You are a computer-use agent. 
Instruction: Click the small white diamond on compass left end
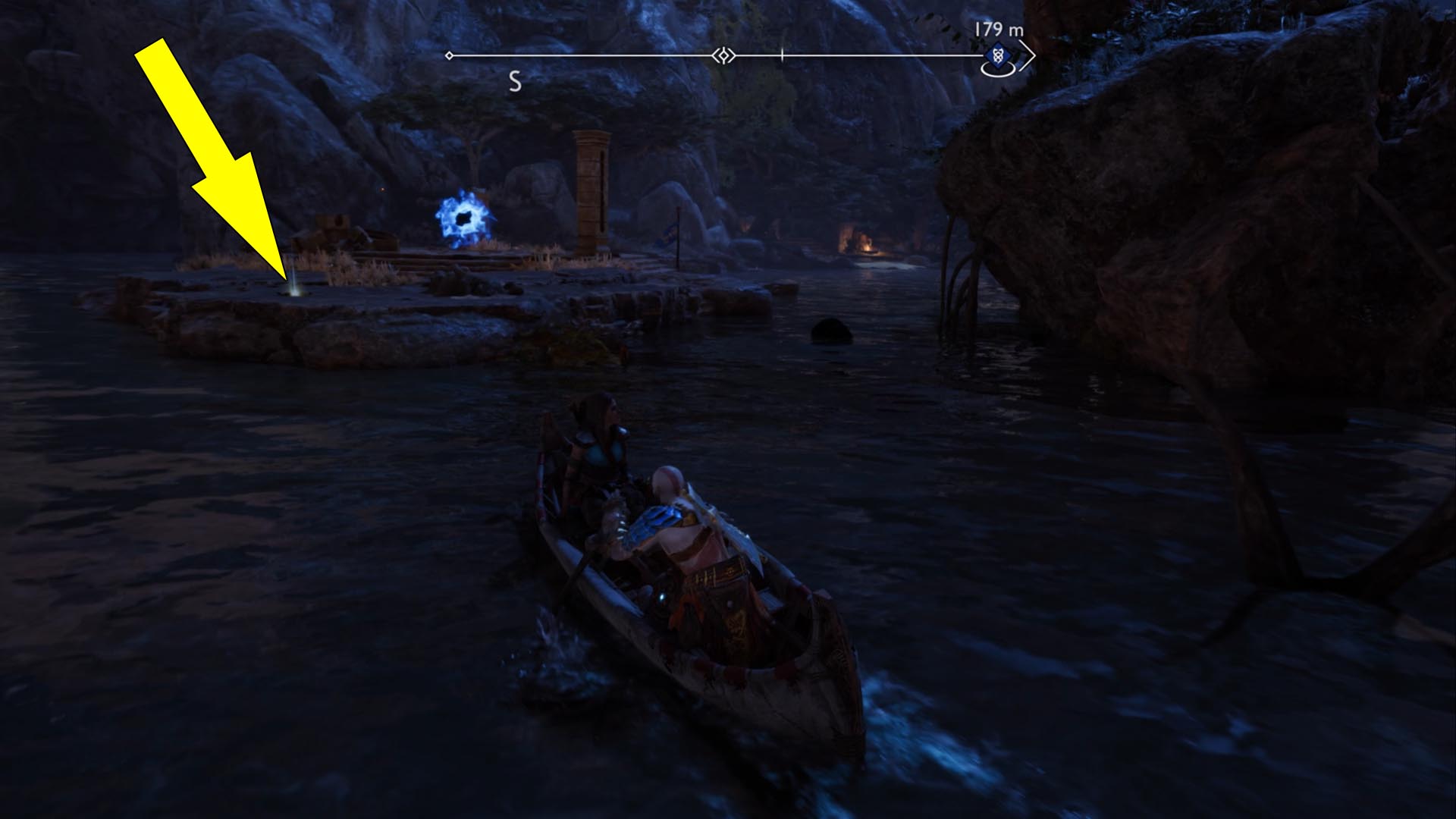[449, 55]
